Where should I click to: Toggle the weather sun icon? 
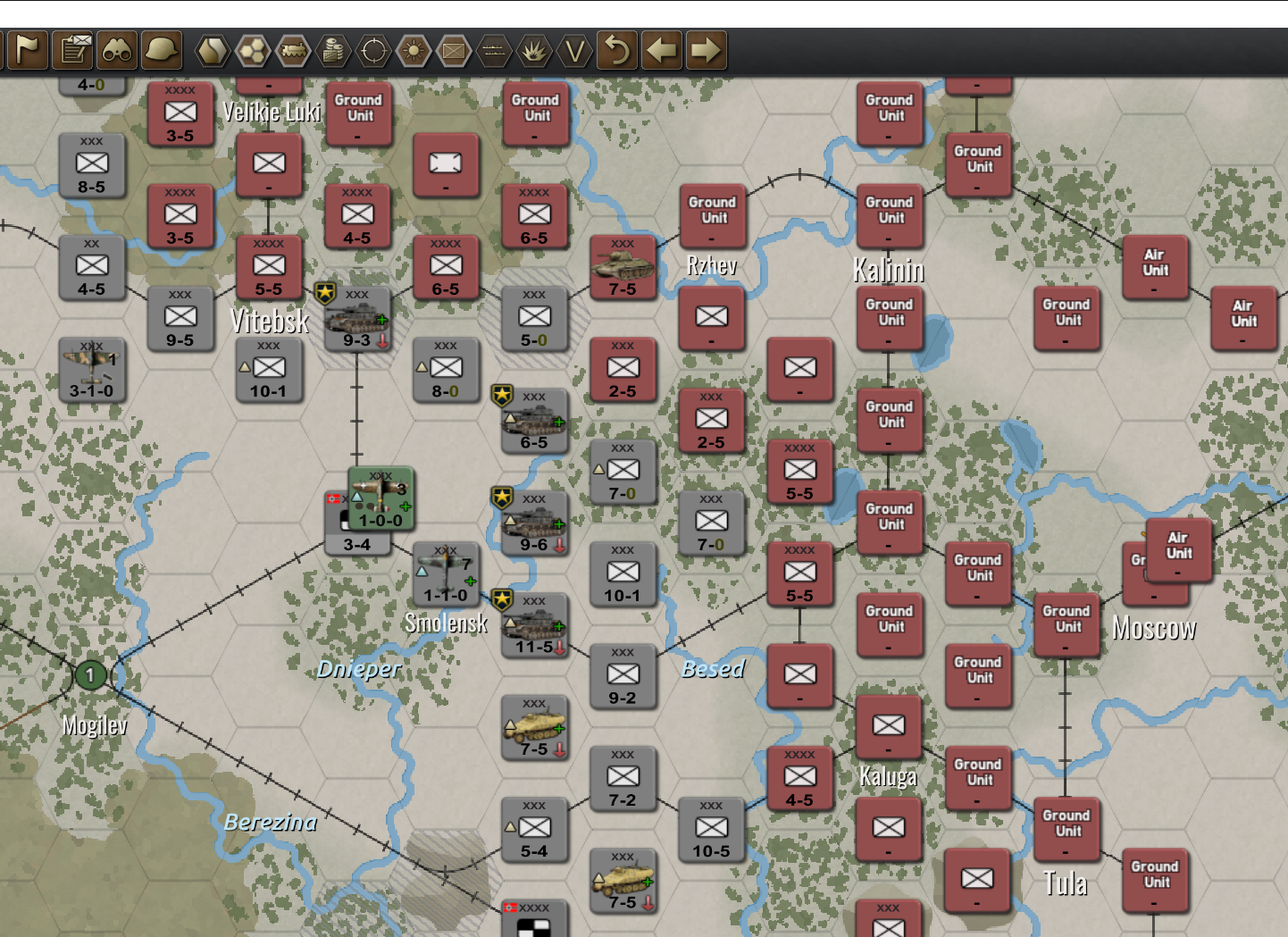pyautogui.click(x=413, y=51)
